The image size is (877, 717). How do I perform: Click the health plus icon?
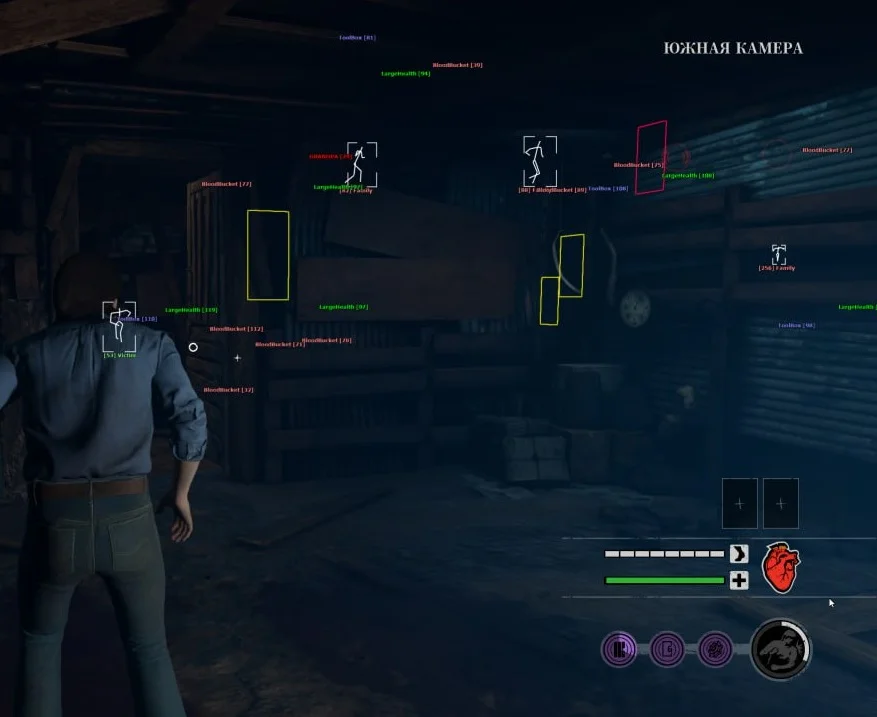tap(739, 581)
